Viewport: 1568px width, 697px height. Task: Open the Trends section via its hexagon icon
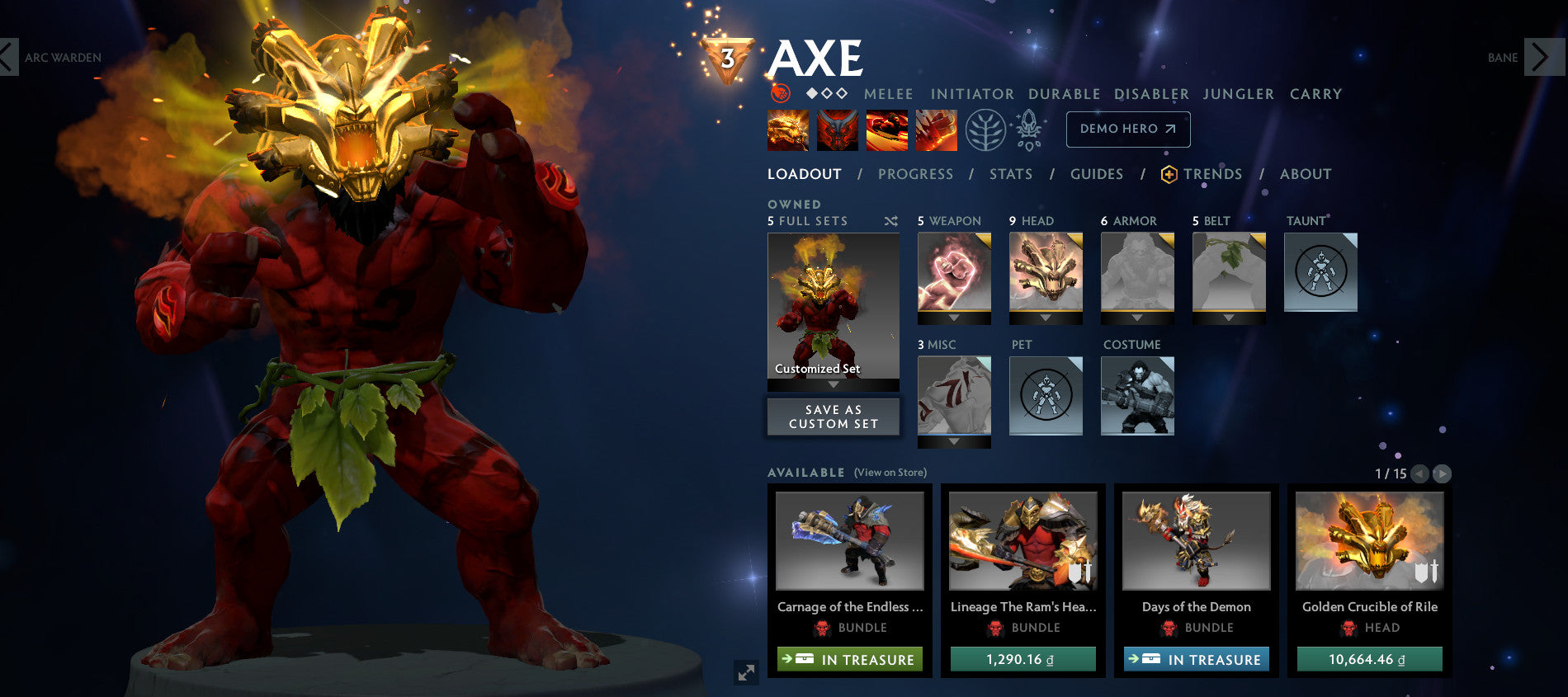click(x=1168, y=174)
